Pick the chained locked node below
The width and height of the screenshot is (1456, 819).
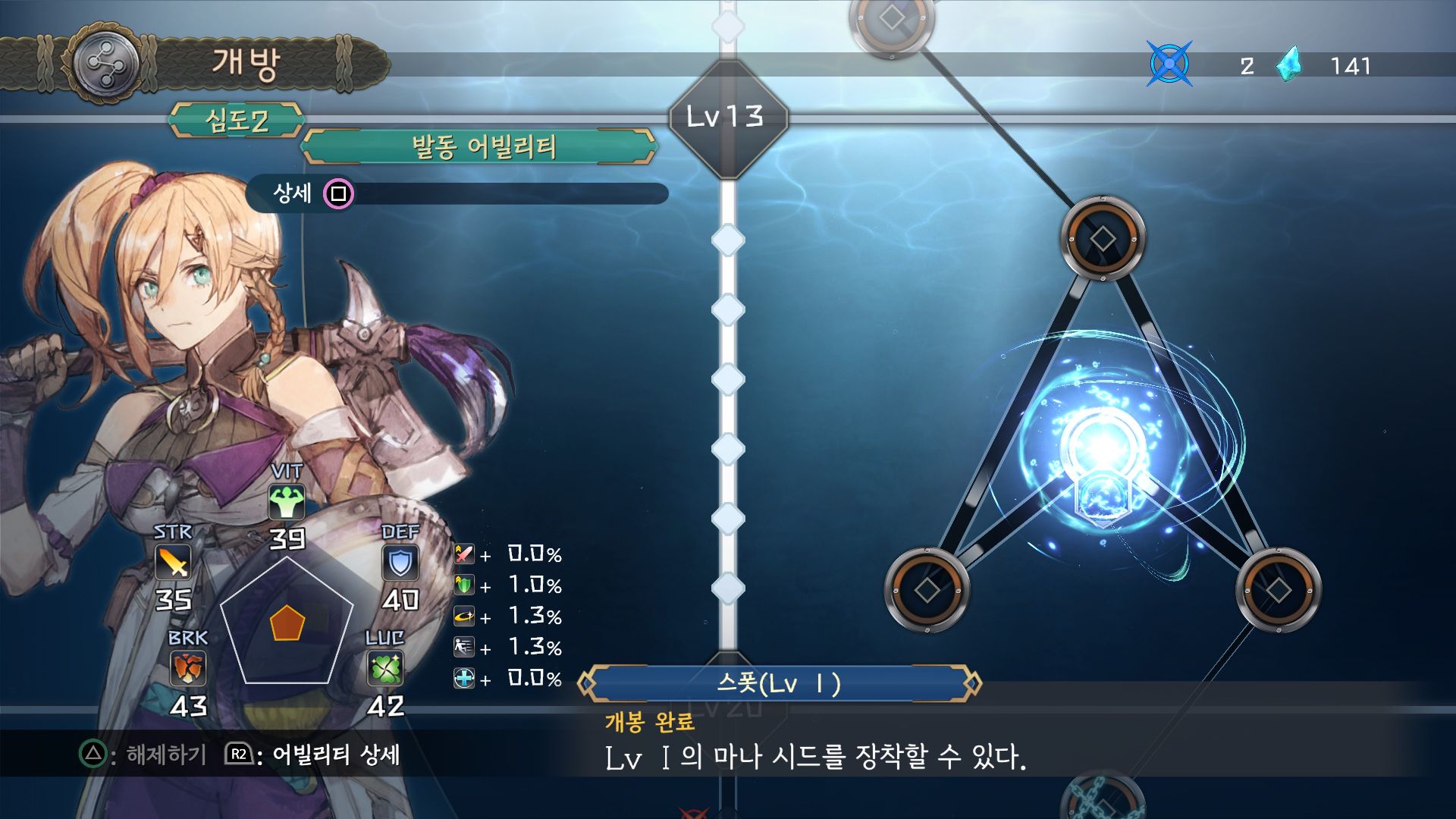point(1103,800)
